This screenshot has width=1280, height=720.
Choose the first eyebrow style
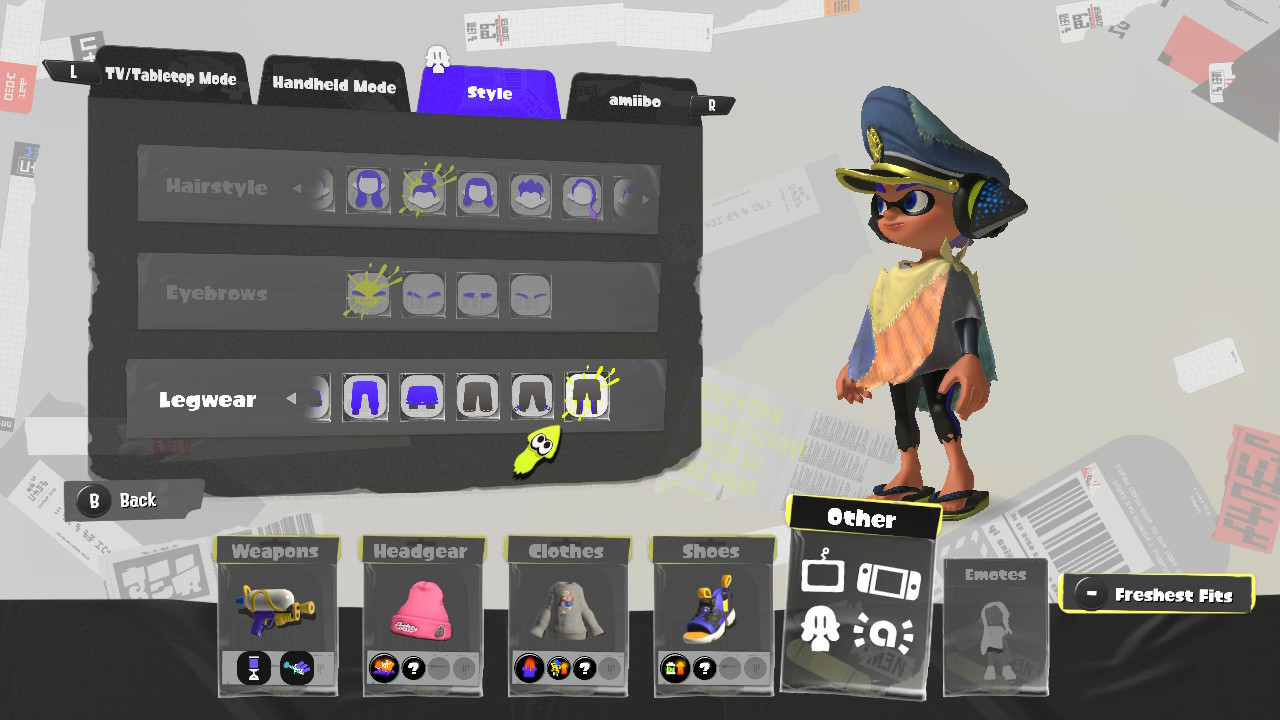[x=369, y=295]
